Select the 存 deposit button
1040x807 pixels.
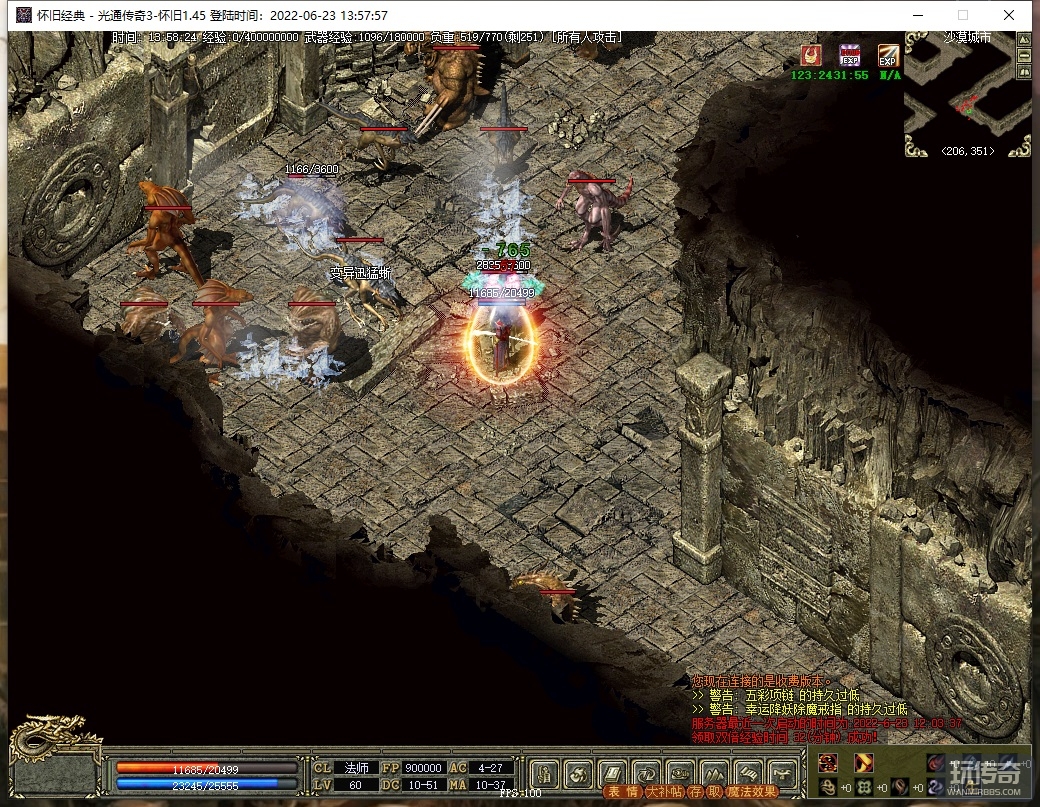click(695, 792)
